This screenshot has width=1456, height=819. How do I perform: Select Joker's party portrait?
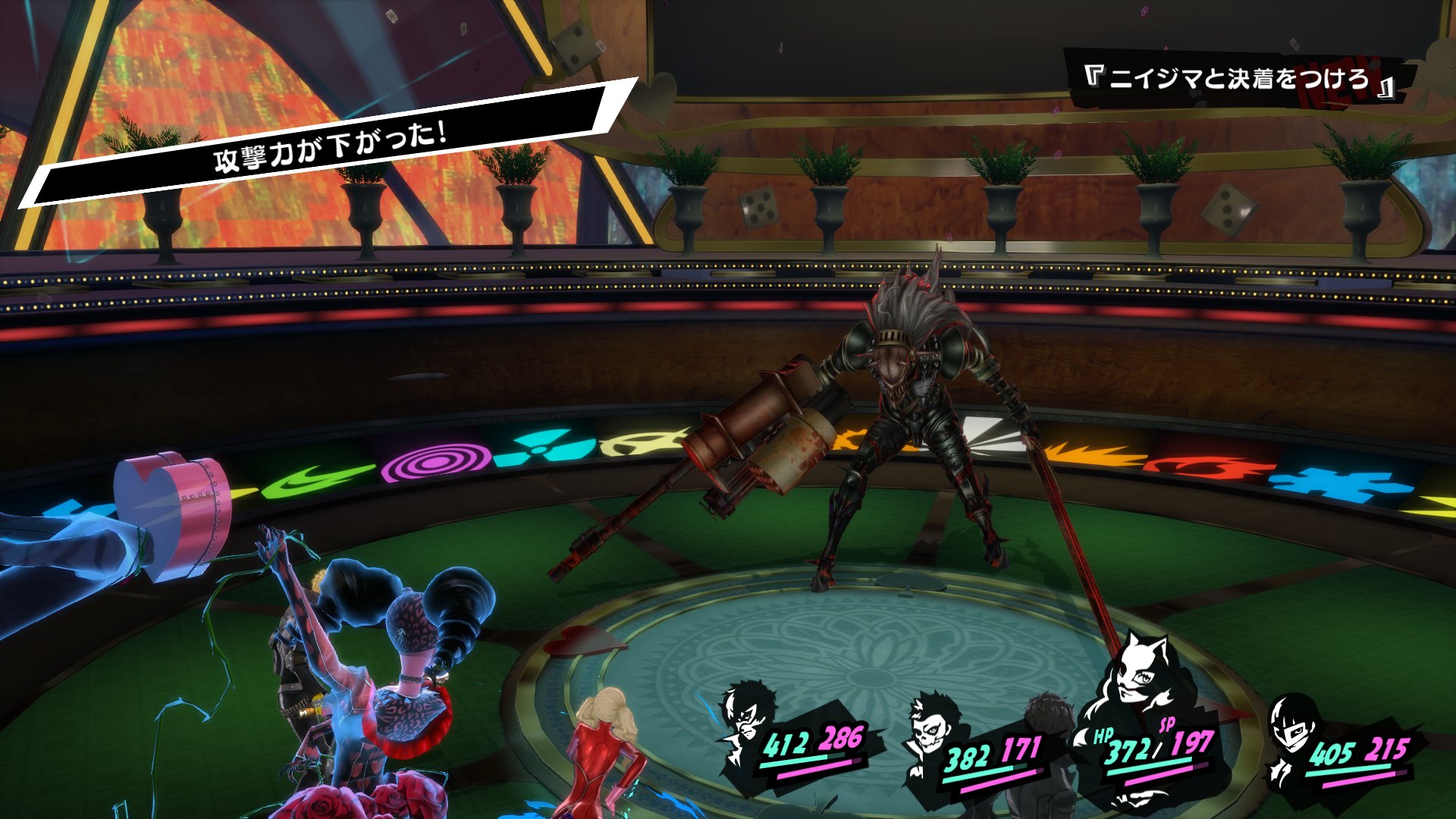coord(743,720)
